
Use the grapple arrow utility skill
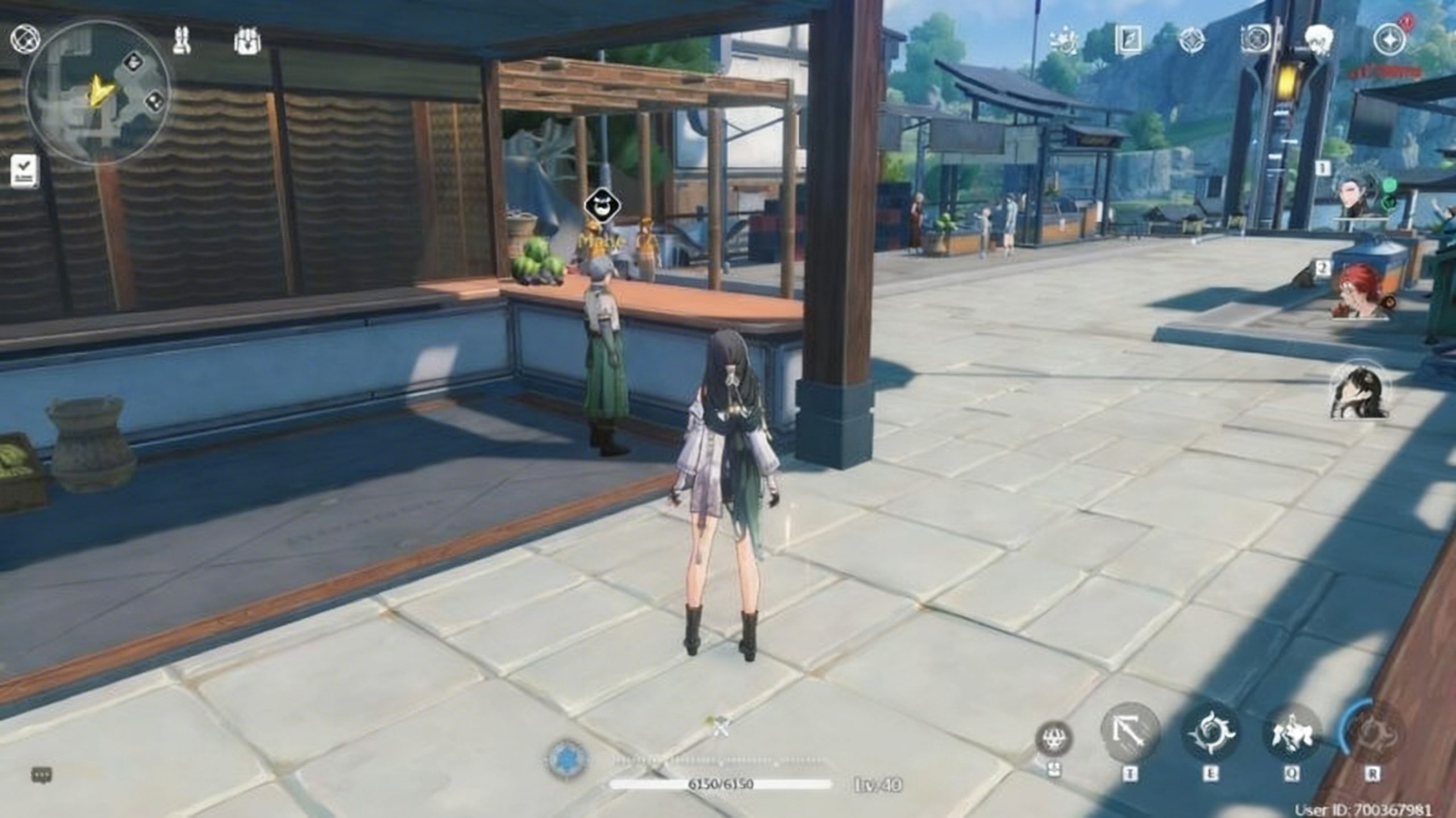pos(1130,733)
